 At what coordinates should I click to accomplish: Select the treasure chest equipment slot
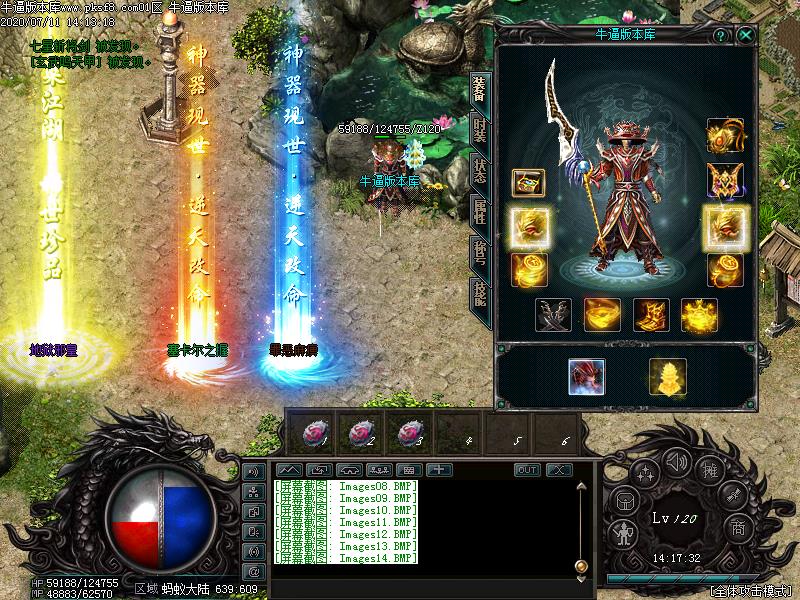528,183
